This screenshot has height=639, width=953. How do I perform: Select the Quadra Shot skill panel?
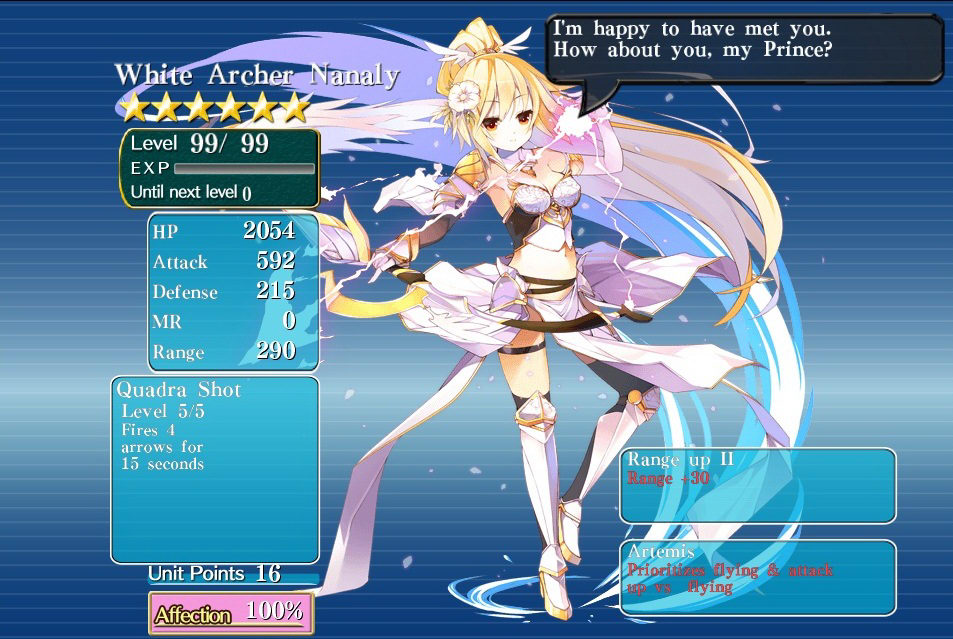pyautogui.click(x=214, y=468)
